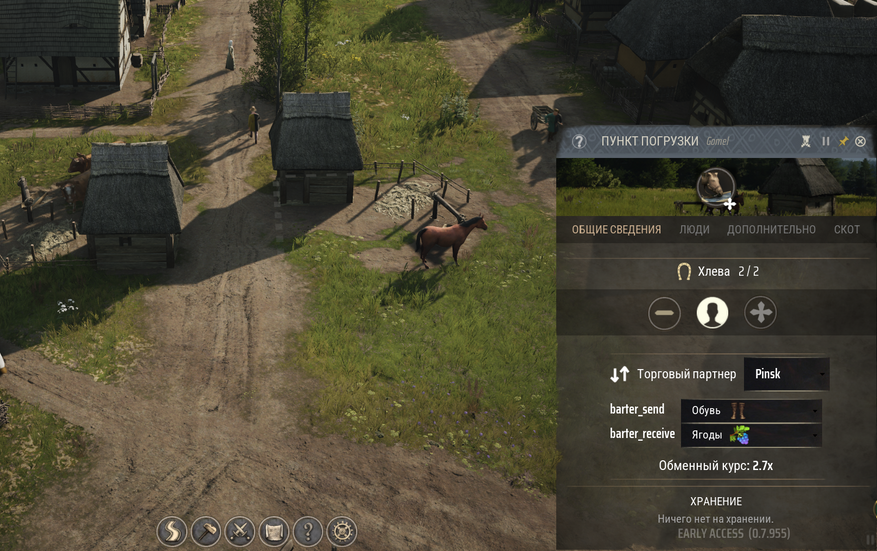Viewport: 877px width, 551px height.
Task: Open the crossed swords military menu
Action: click(240, 531)
